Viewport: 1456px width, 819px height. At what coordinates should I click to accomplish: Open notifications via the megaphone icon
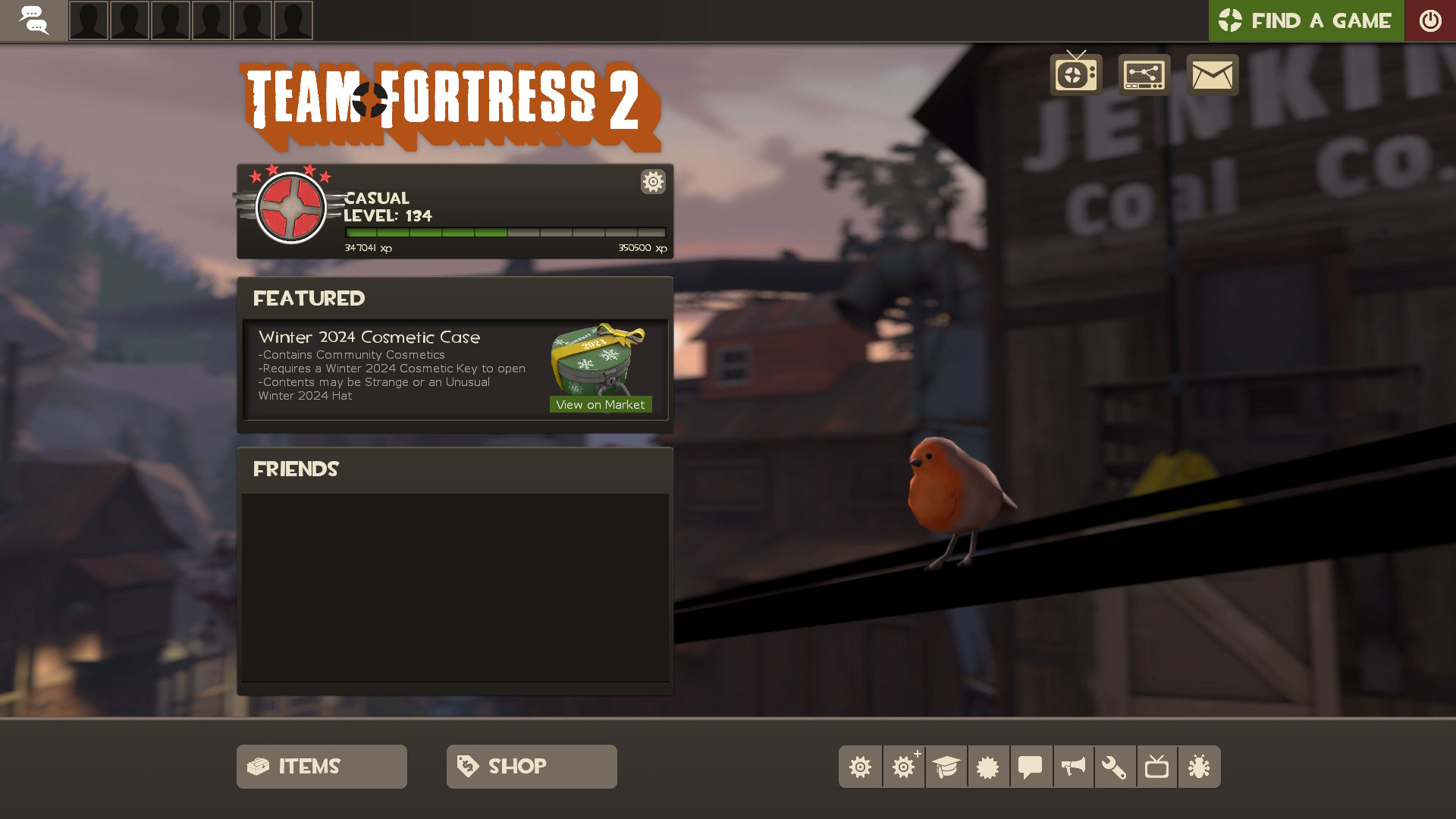click(x=1073, y=767)
